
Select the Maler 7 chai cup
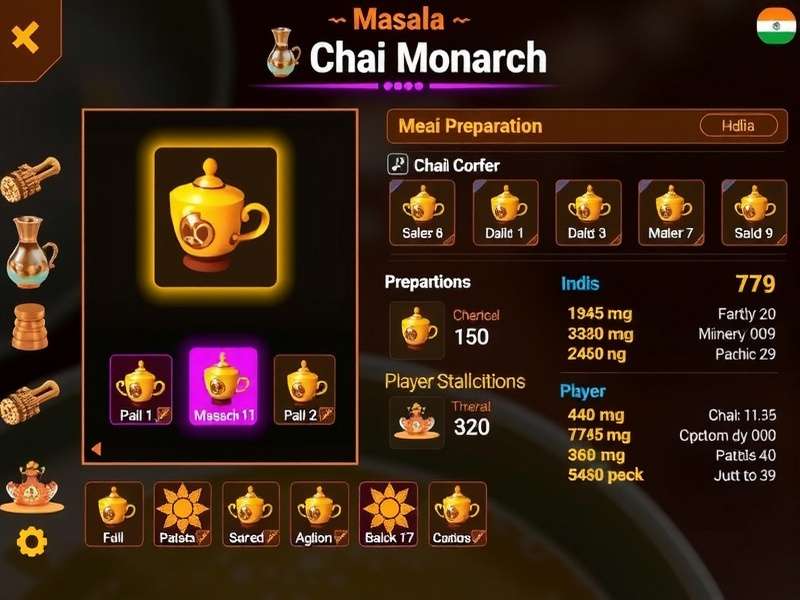(x=671, y=212)
